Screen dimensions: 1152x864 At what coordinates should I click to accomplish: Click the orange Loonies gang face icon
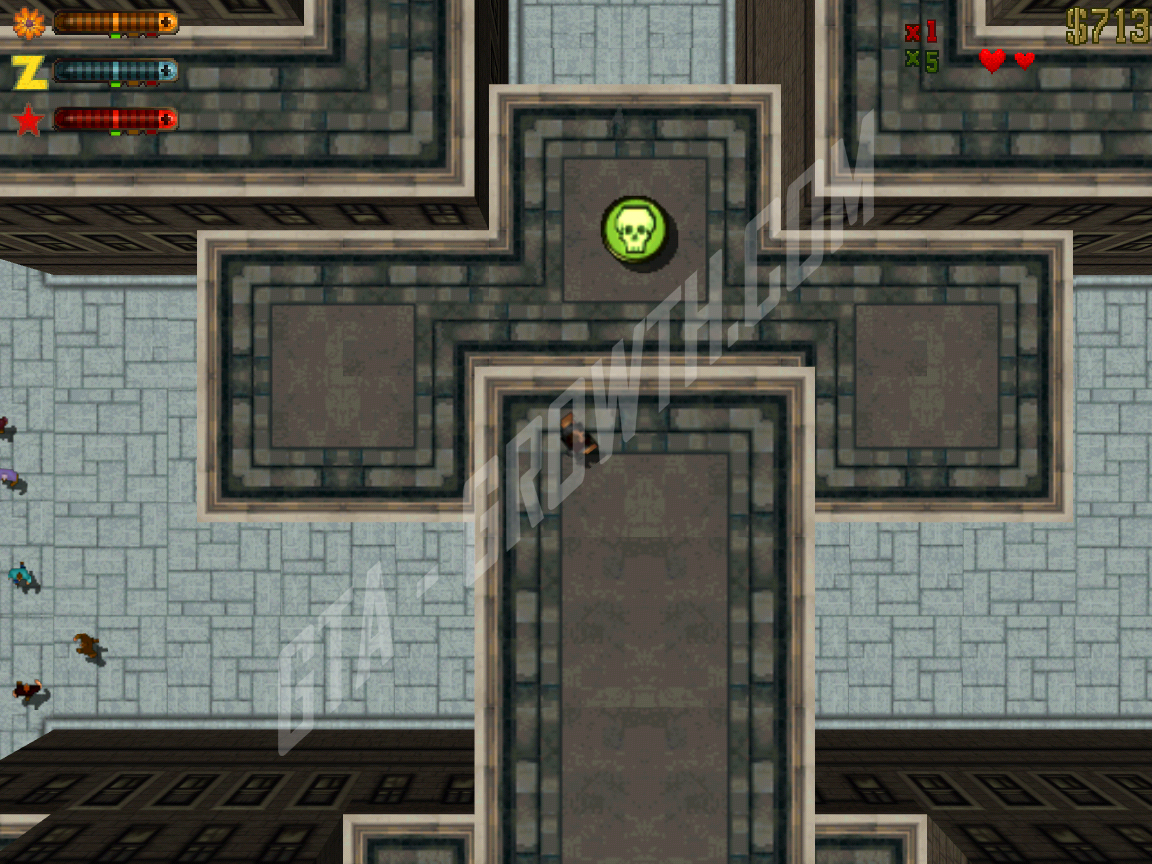(27, 22)
